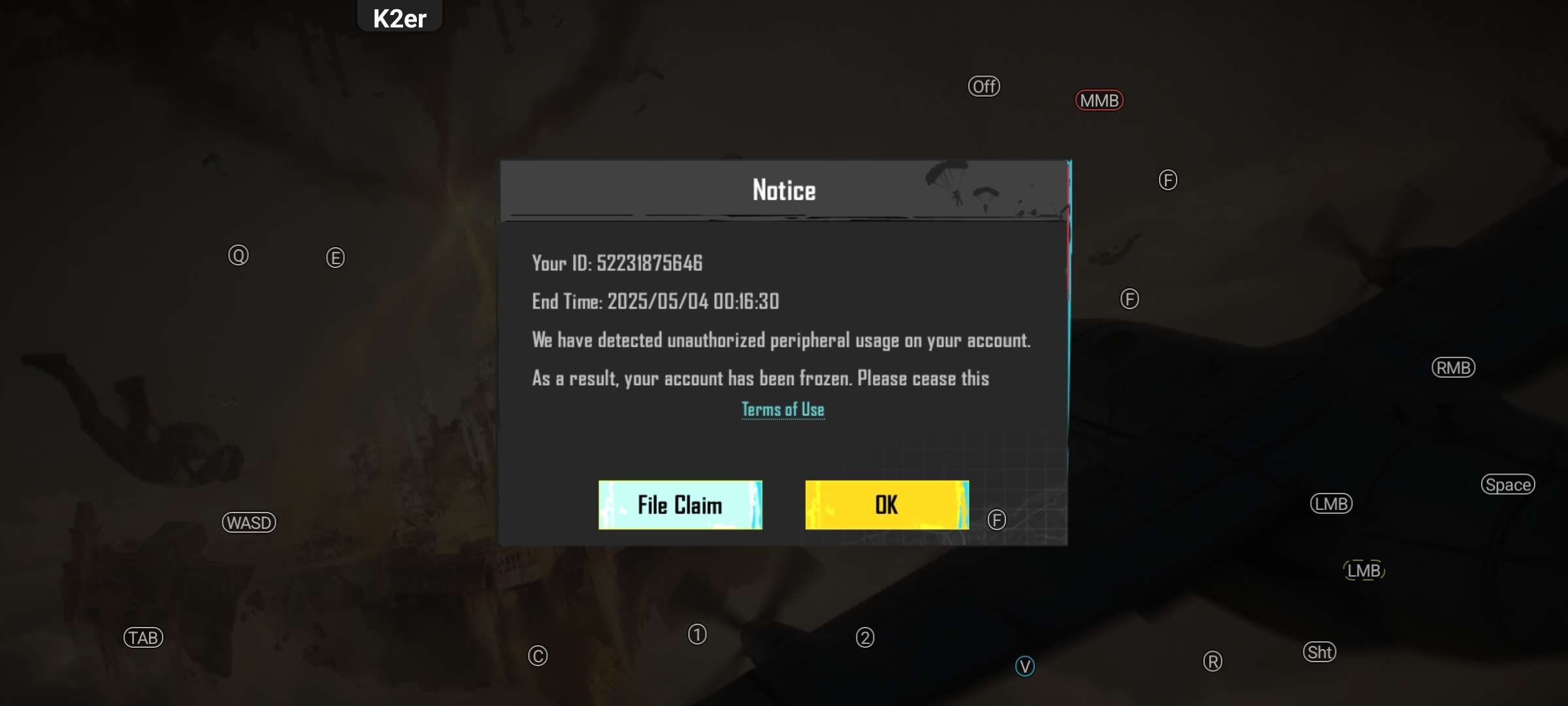This screenshot has width=1568, height=706.
Task: Select the E lean key binding
Action: click(335, 258)
